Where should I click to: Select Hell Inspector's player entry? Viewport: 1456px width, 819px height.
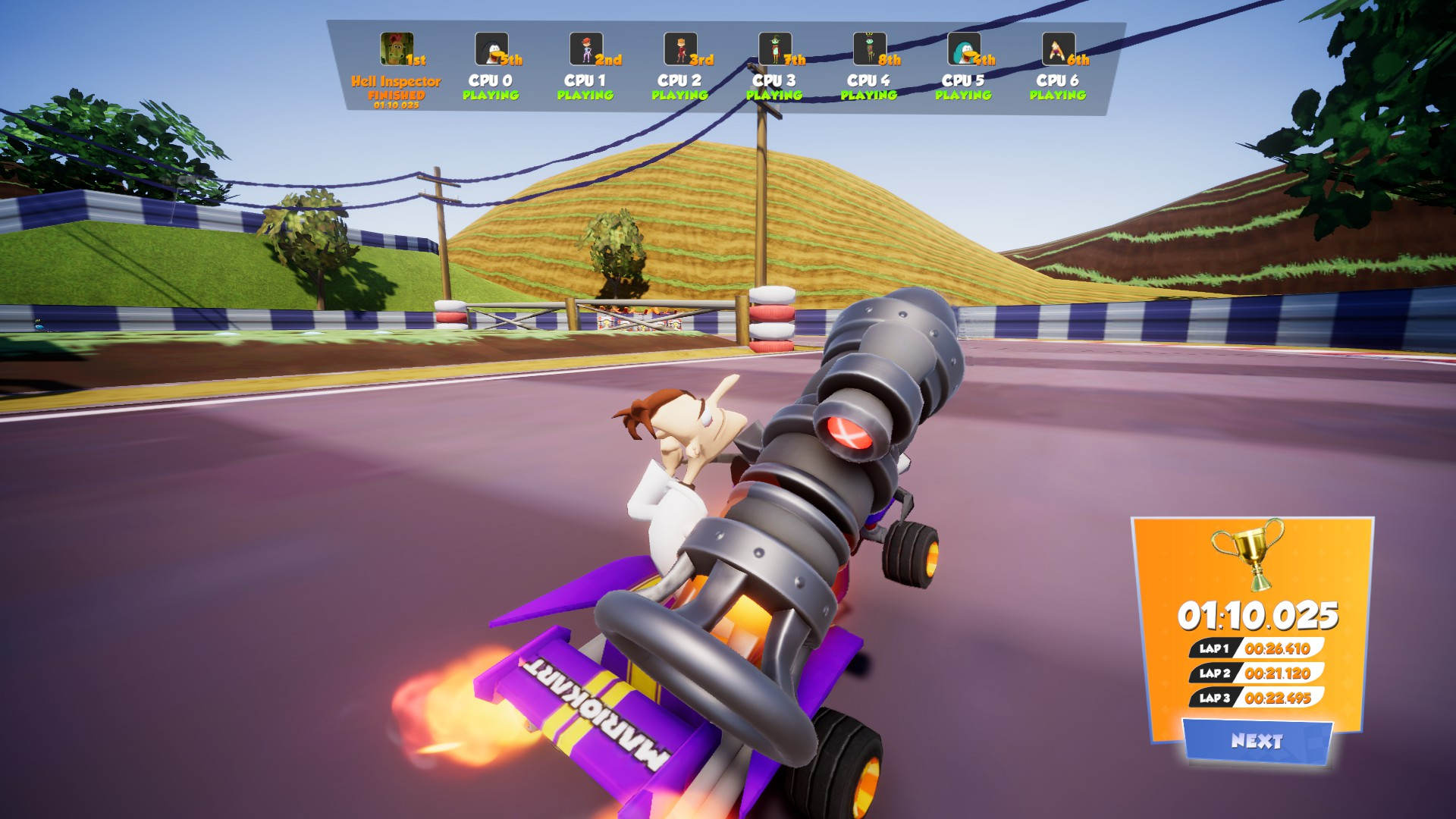click(x=396, y=70)
